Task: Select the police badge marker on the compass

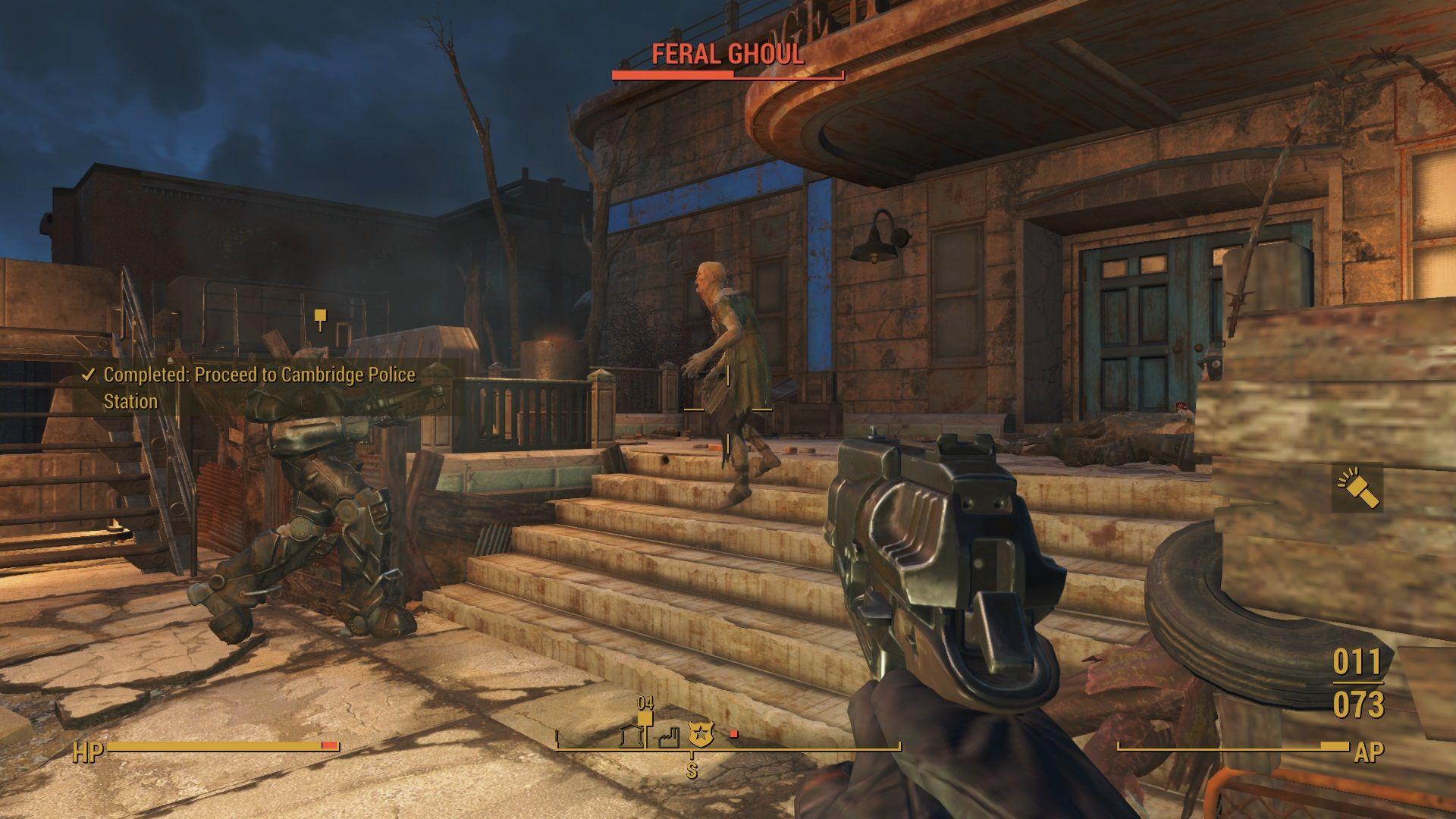Action: pos(701,733)
